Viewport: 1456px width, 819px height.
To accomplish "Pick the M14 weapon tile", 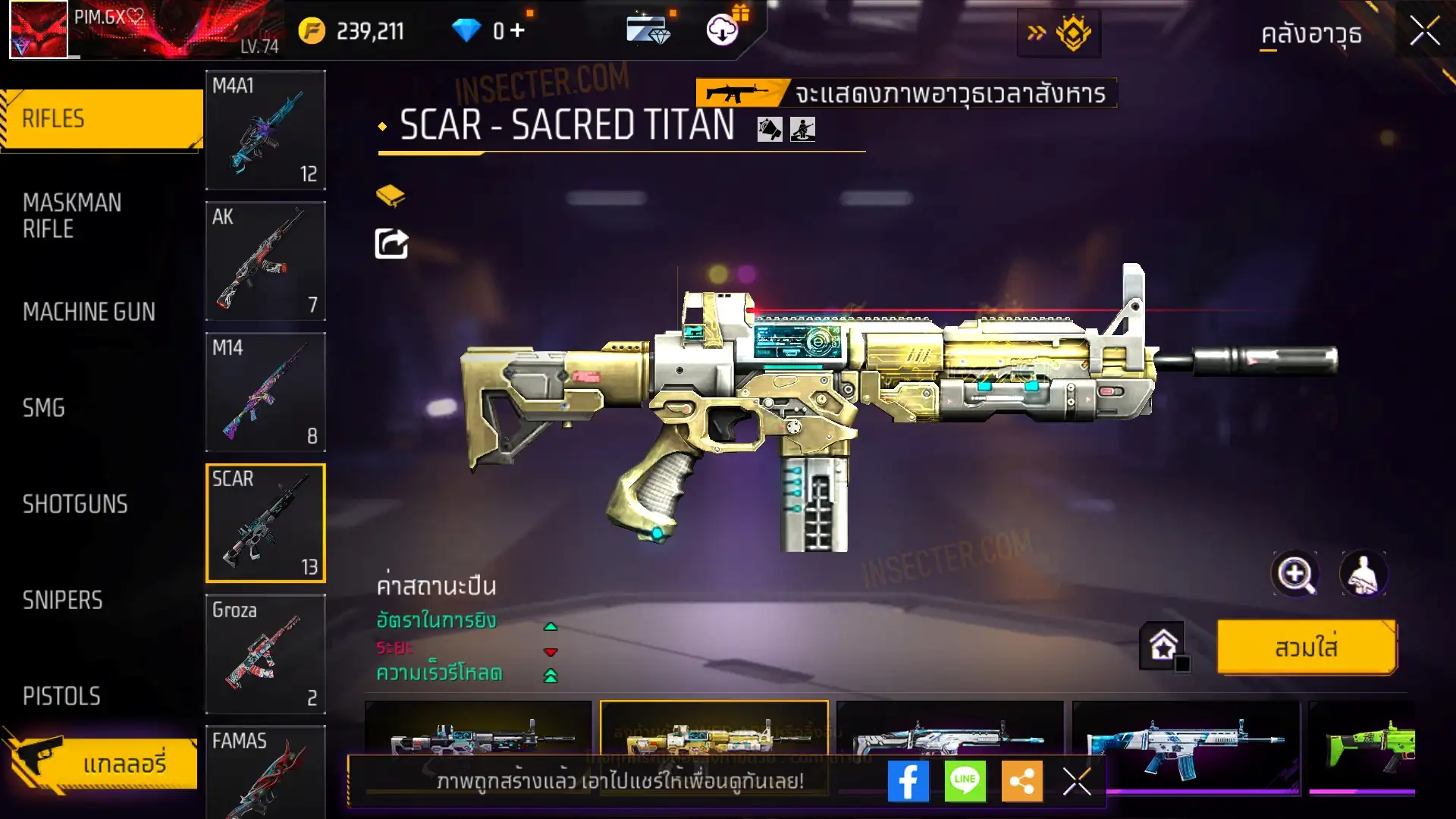I will tap(265, 392).
